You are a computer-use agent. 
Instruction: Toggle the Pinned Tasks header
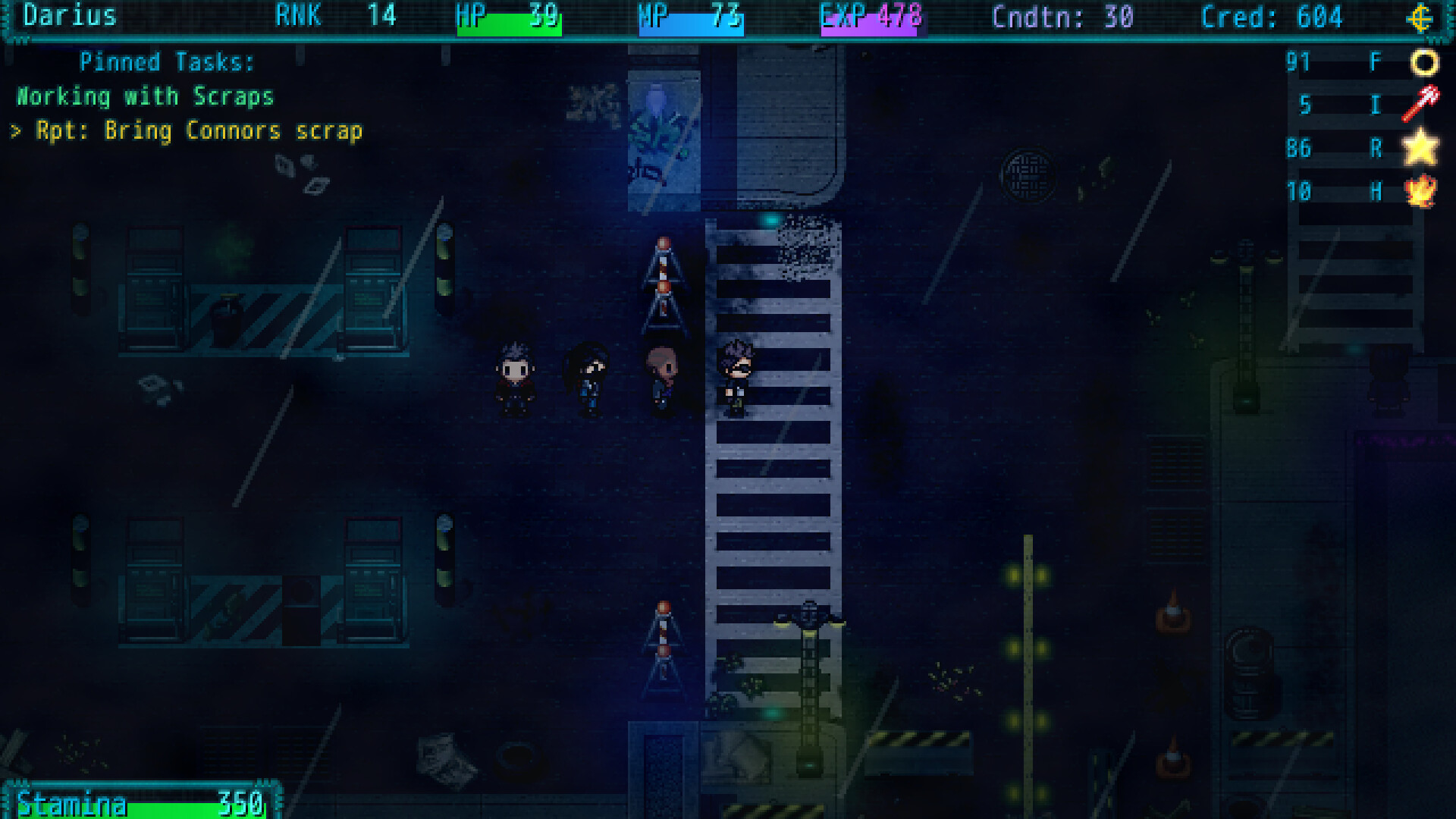[x=165, y=62]
